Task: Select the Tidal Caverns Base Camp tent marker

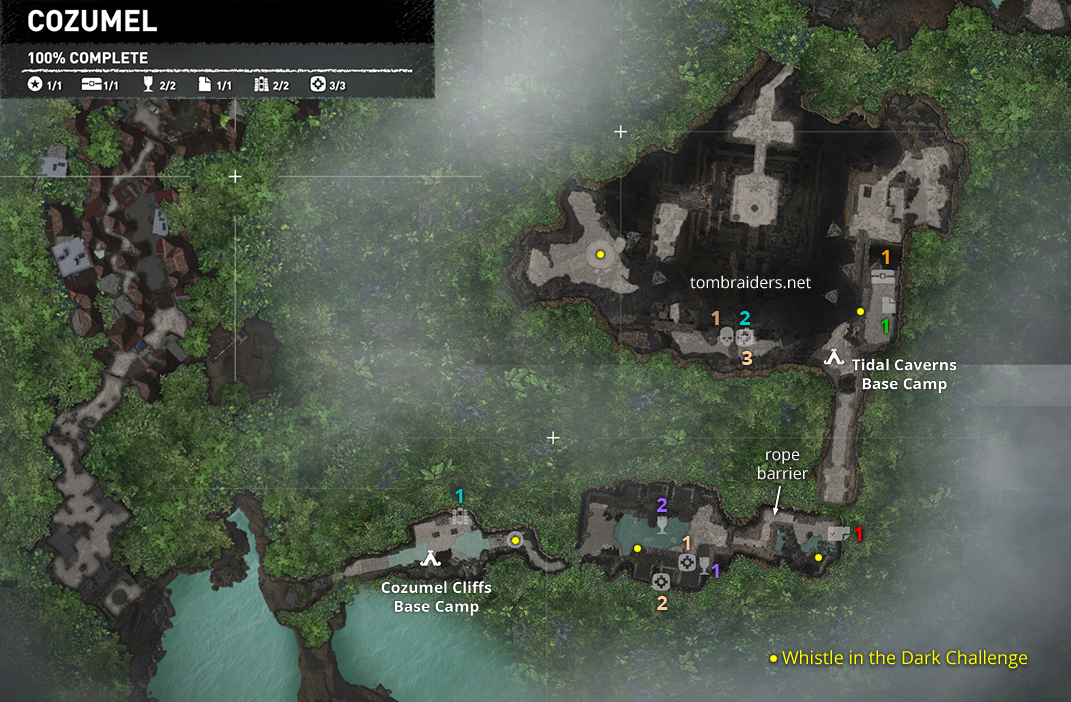Action: point(833,356)
